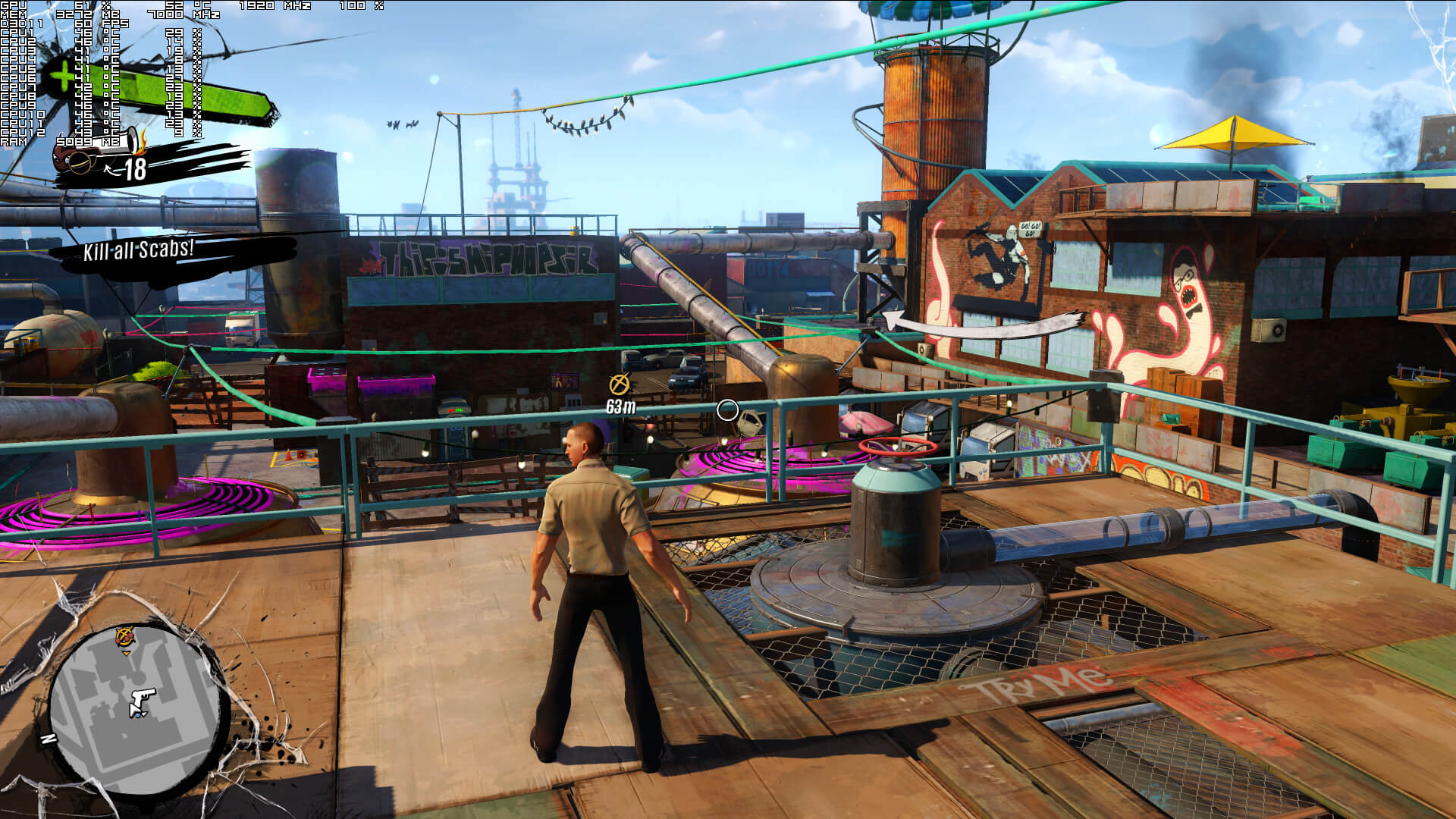Open the "Kill all Scabs!" objective tracker
1456x819 pixels.
[x=139, y=249]
